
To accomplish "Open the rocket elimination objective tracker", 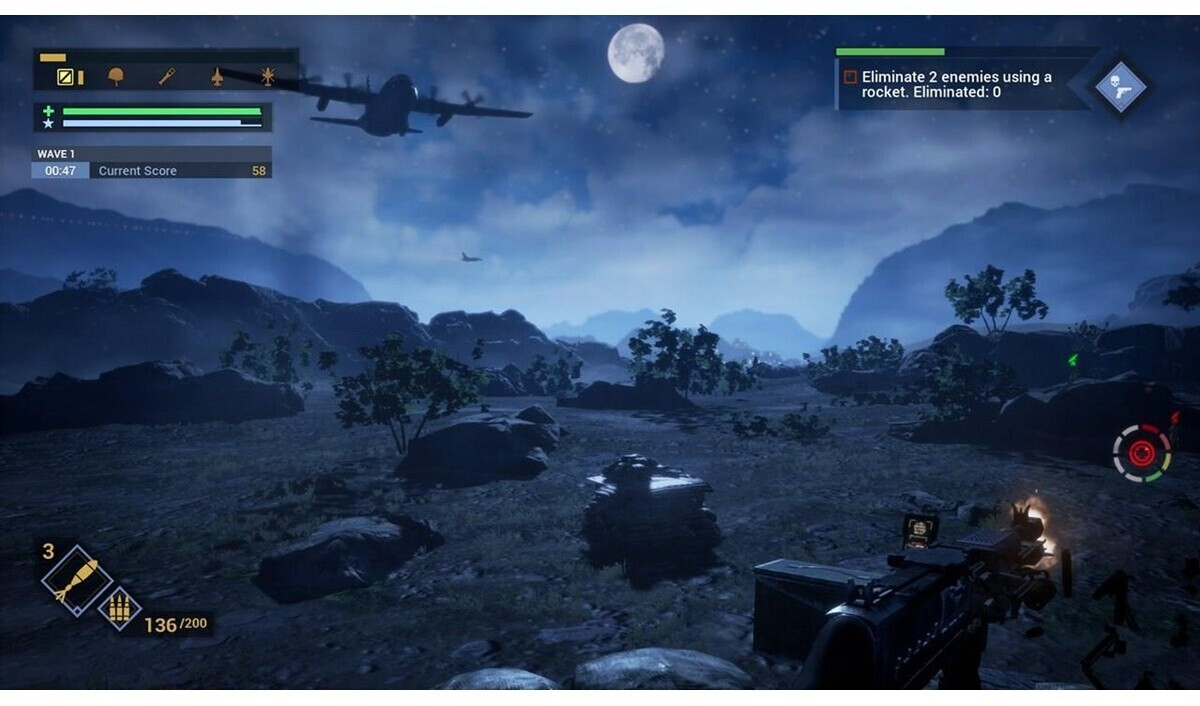I will pos(955,84).
